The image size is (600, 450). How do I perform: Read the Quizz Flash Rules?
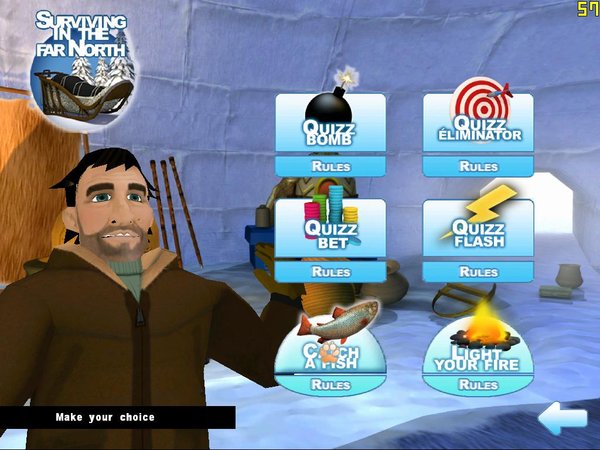(x=477, y=271)
